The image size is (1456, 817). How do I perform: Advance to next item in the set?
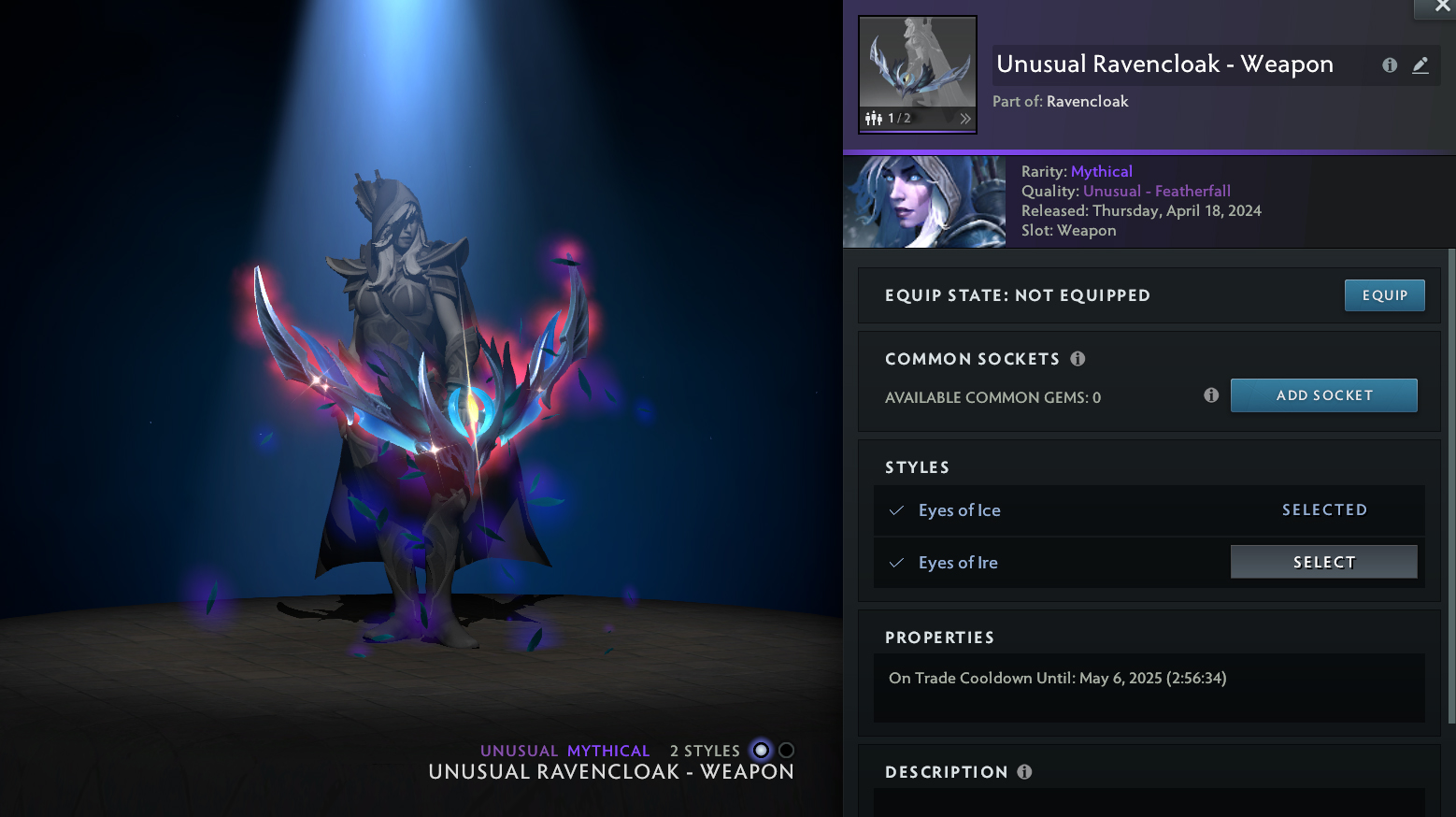(x=965, y=119)
